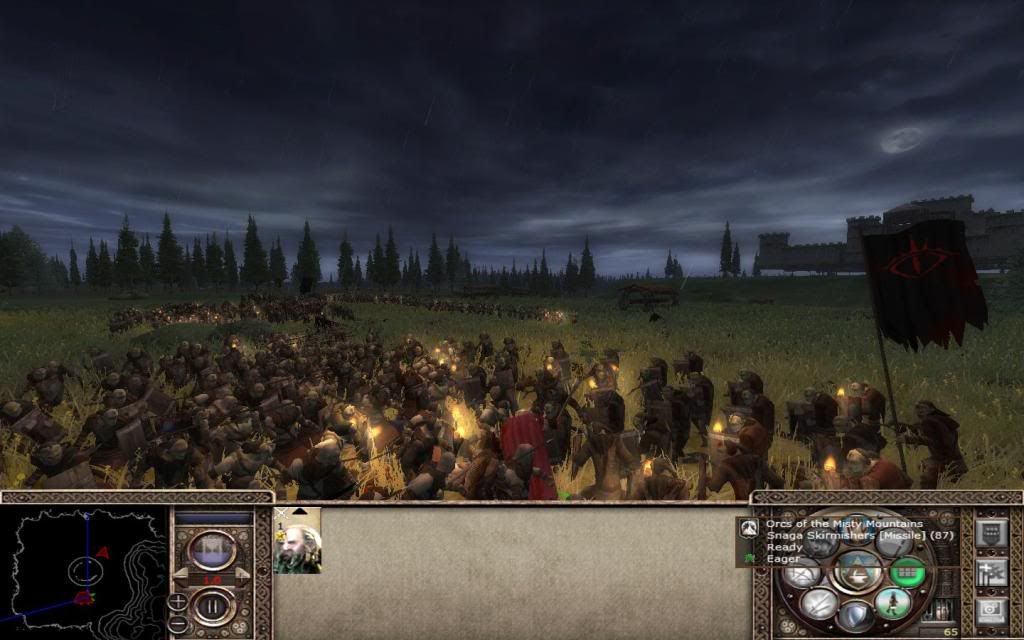This screenshot has width=1024, height=640.
Task: Click the battle minimap
Action: [x=85, y=570]
